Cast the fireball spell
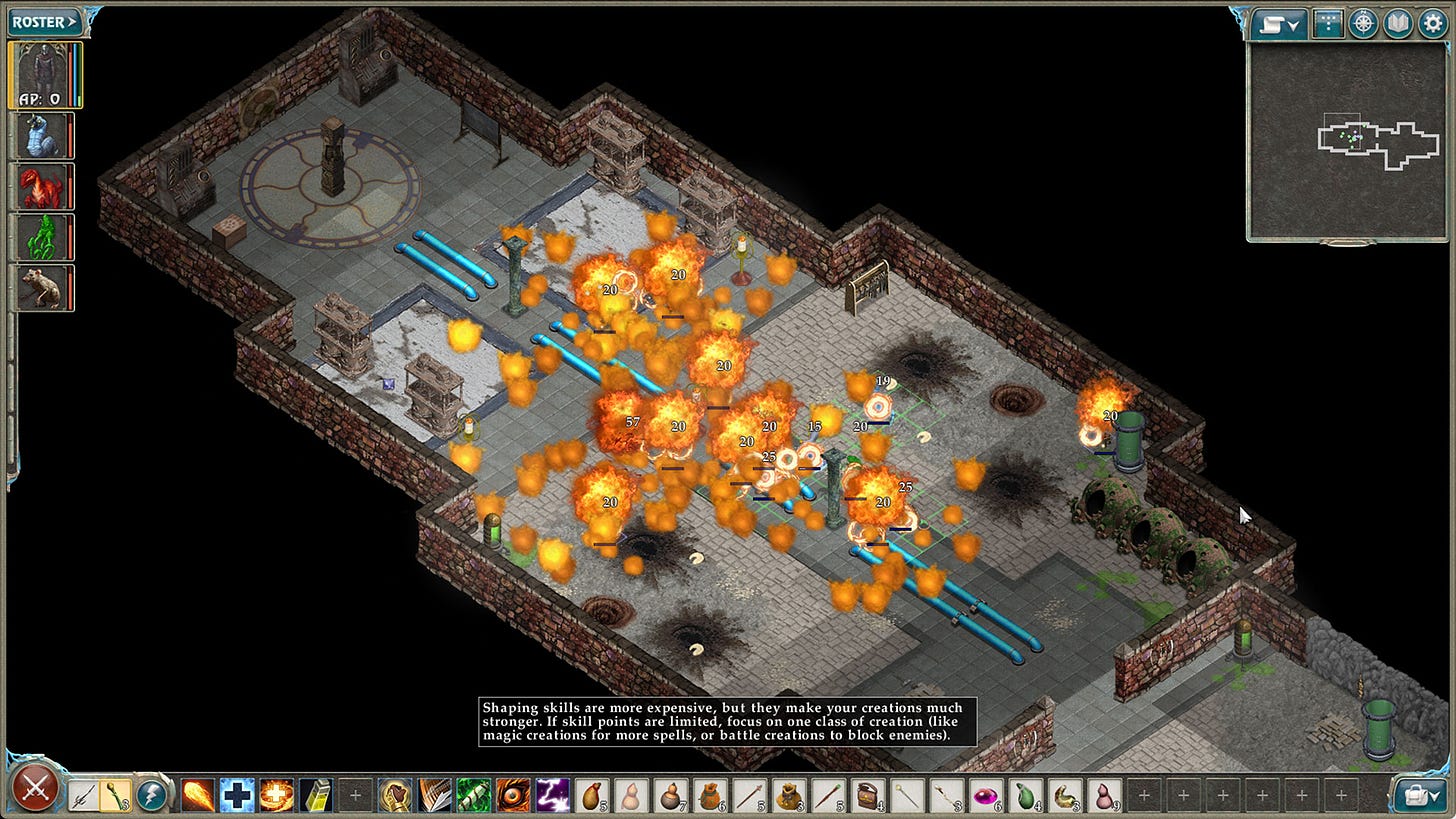This screenshot has height=819, width=1456. [198, 796]
